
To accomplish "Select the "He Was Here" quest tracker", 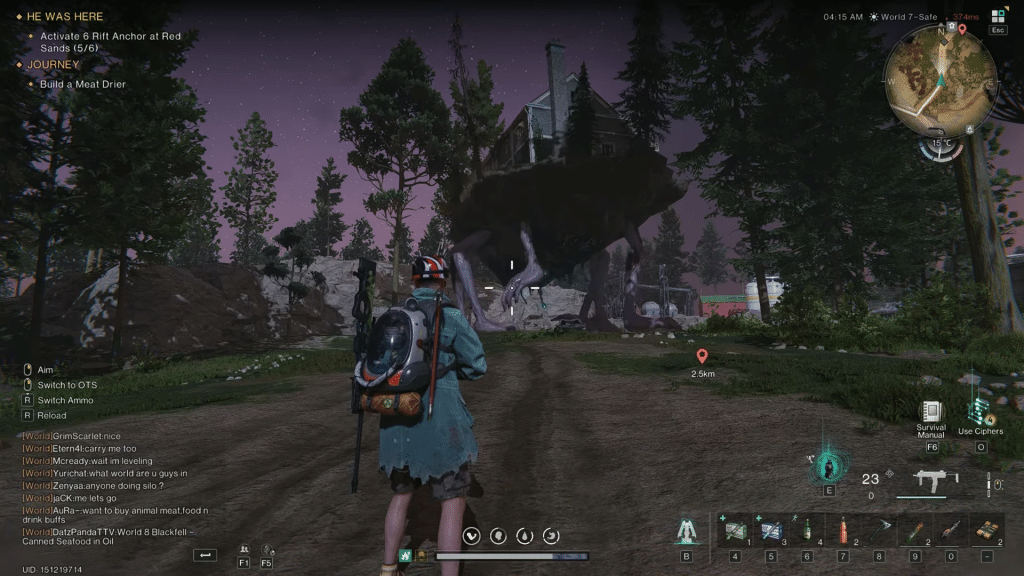I will [x=65, y=16].
